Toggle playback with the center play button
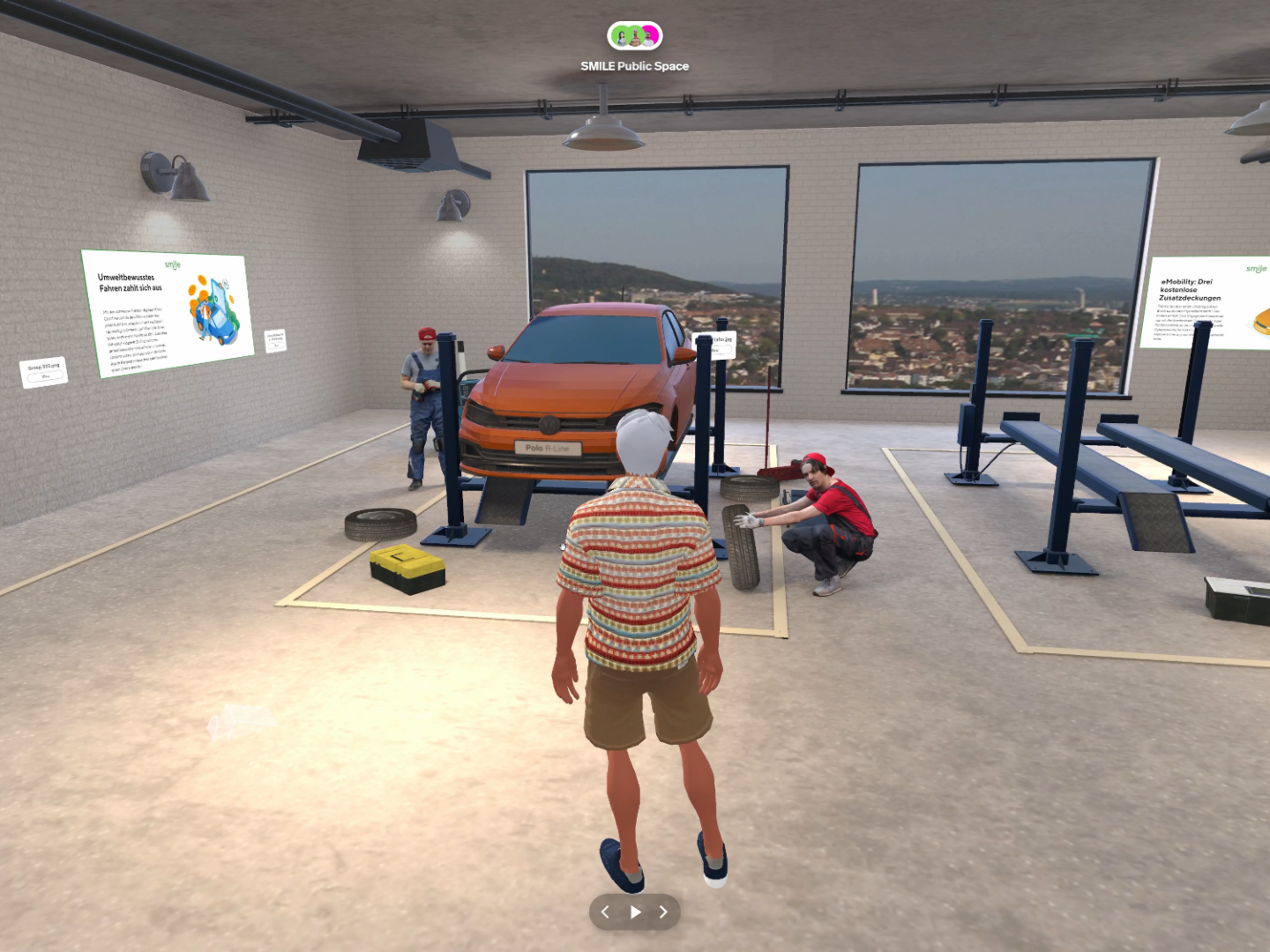Image resolution: width=1270 pixels, height=952 pixels. click(x=634, y=912)
